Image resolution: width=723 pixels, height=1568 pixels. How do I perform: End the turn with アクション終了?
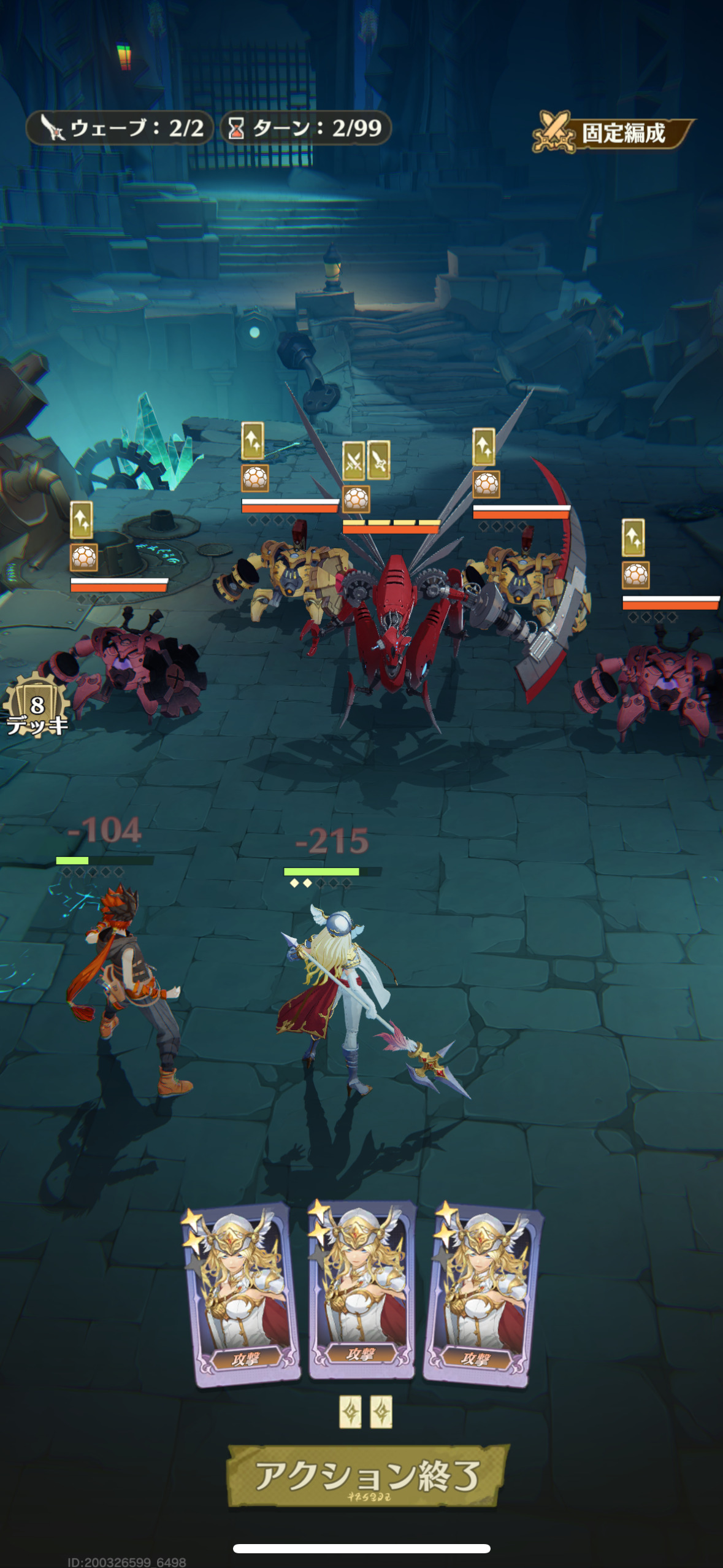(x=367, y=1475)
